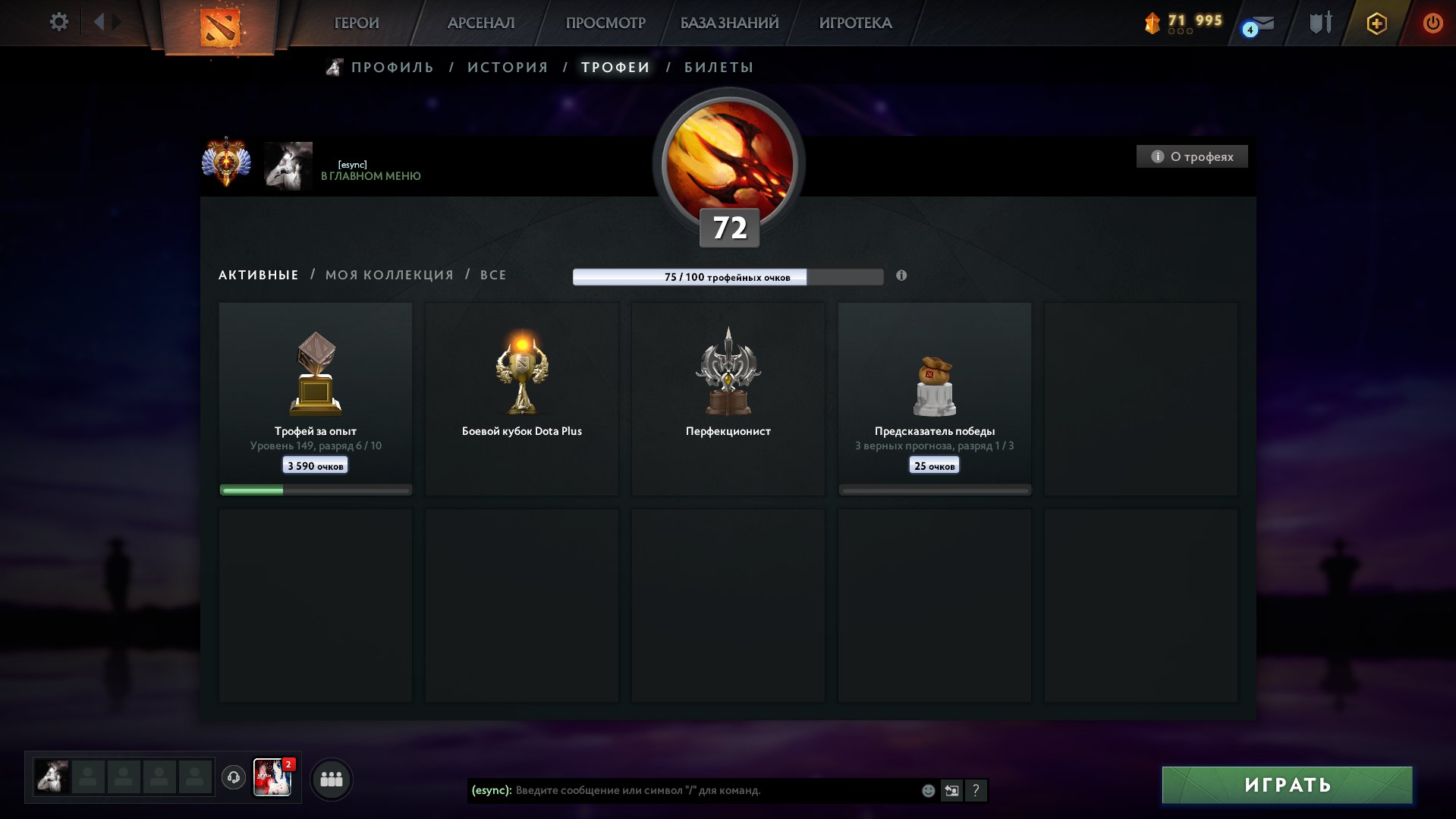Open the ГЕРОИ menu
Image resolution: width=1456 pixels, height=819 pixels.
coord(357,23)
